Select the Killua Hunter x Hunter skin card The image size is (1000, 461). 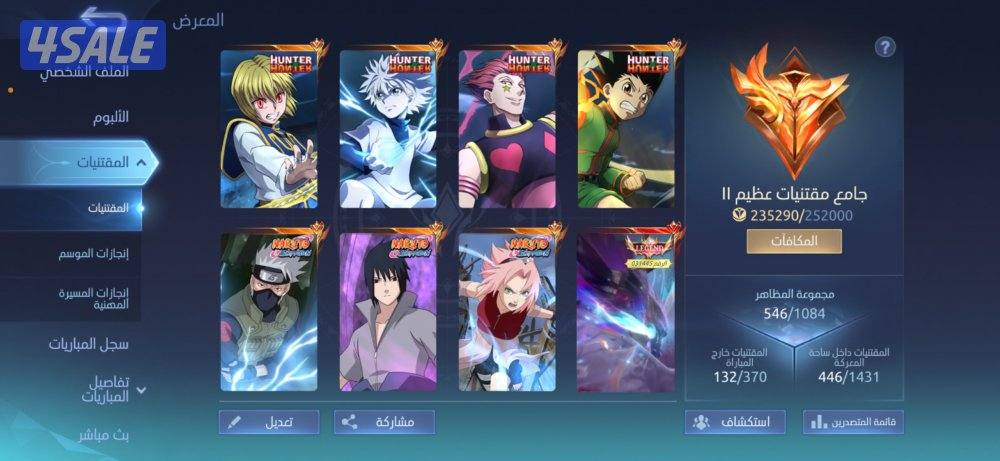point(388,128)
